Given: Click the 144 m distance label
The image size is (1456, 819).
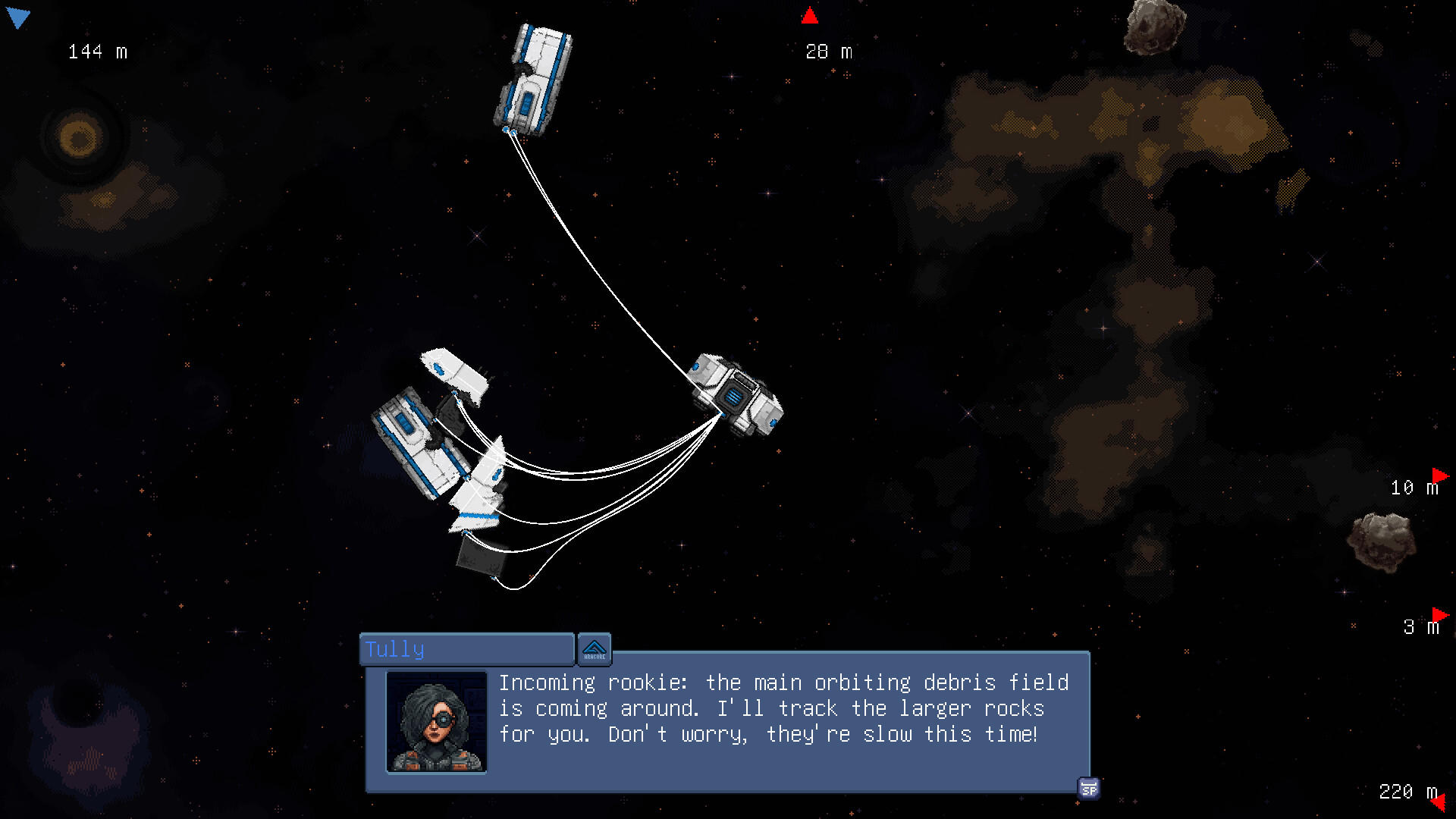Looking at the screenshot, I should (x=97, y=52).
